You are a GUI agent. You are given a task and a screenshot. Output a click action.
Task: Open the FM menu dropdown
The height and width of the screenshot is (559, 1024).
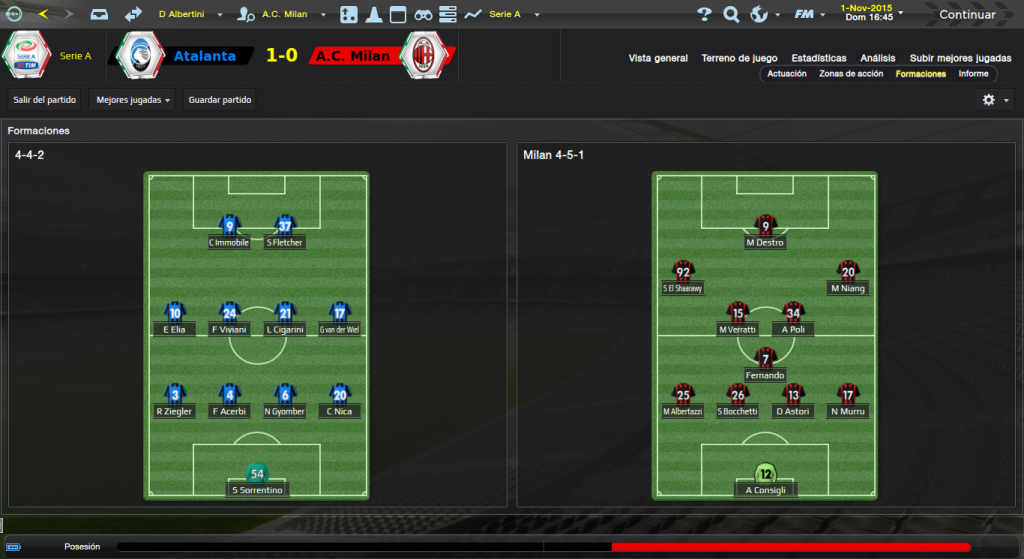pos(806,15)
